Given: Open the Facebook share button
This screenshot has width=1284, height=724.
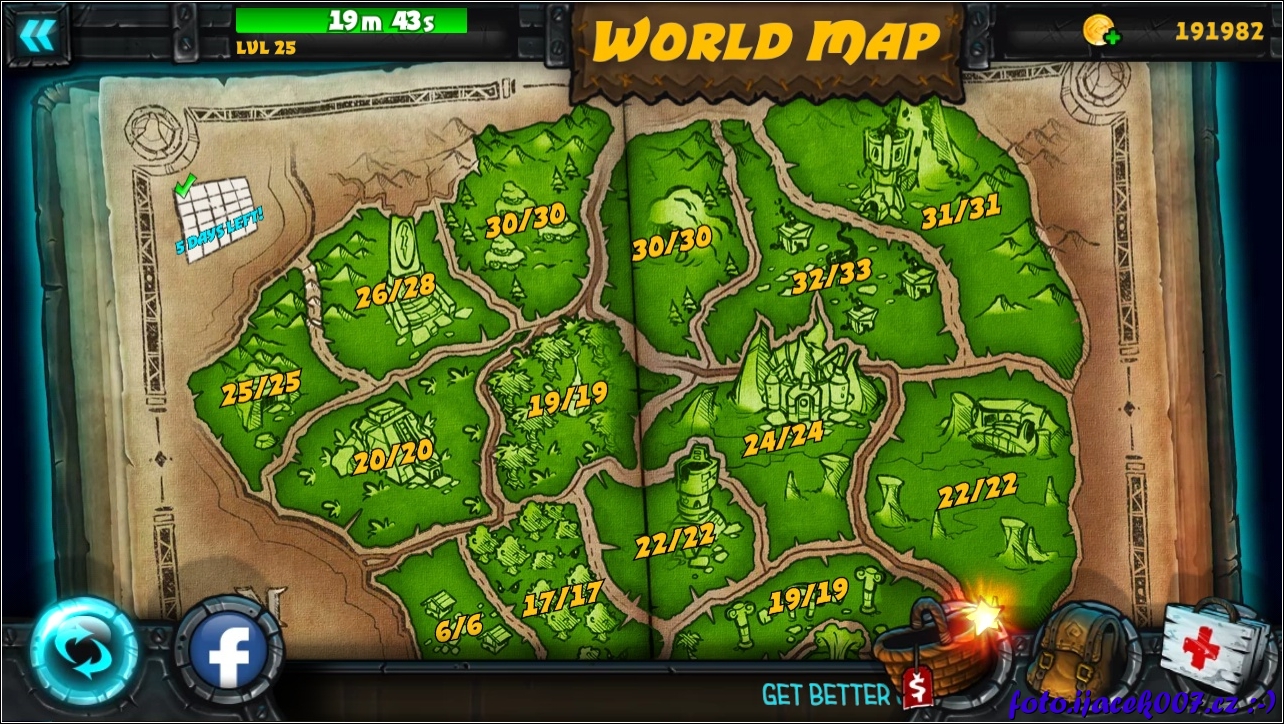Looking at the screenshot, I should click(x=229, y=652).
